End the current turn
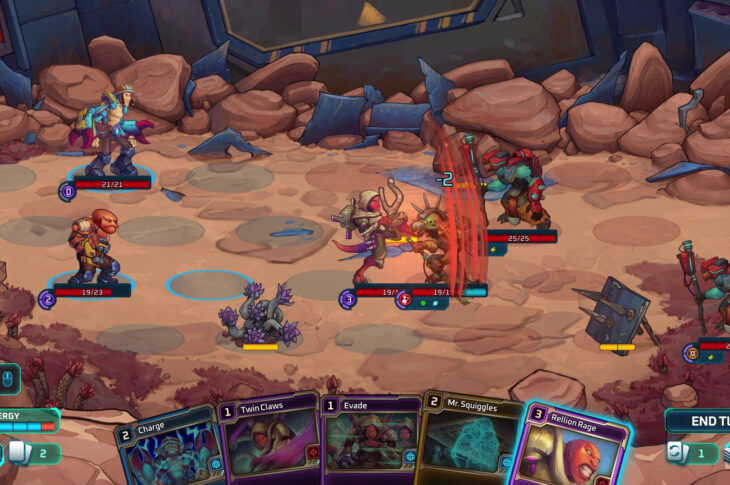730x485 pixels. (x=699, y=421)
